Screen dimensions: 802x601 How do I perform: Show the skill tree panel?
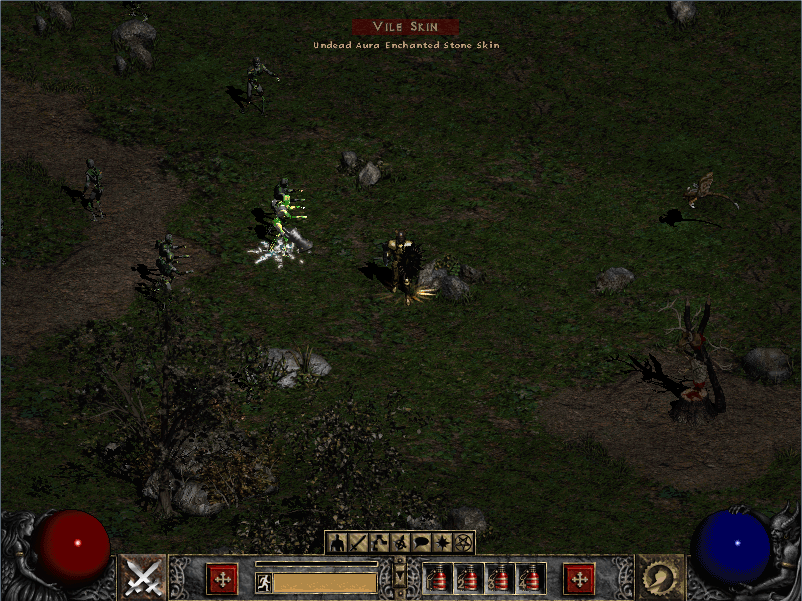tap(379, 543)
